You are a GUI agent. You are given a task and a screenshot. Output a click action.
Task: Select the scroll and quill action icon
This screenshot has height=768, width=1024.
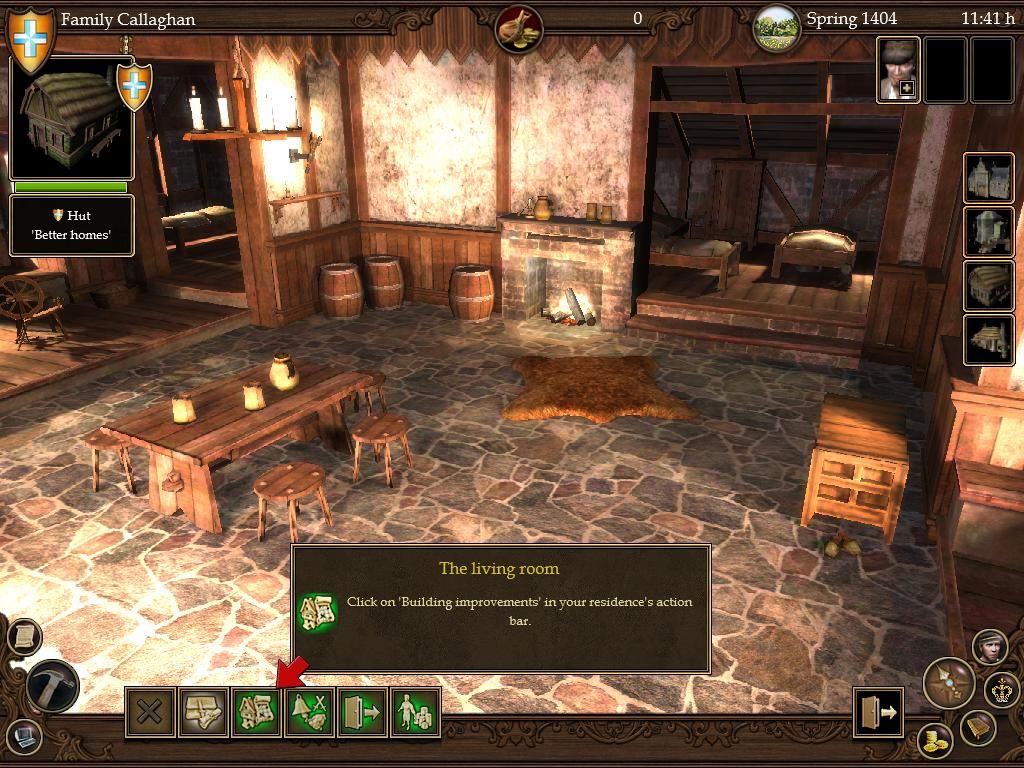tap(203, 712)
